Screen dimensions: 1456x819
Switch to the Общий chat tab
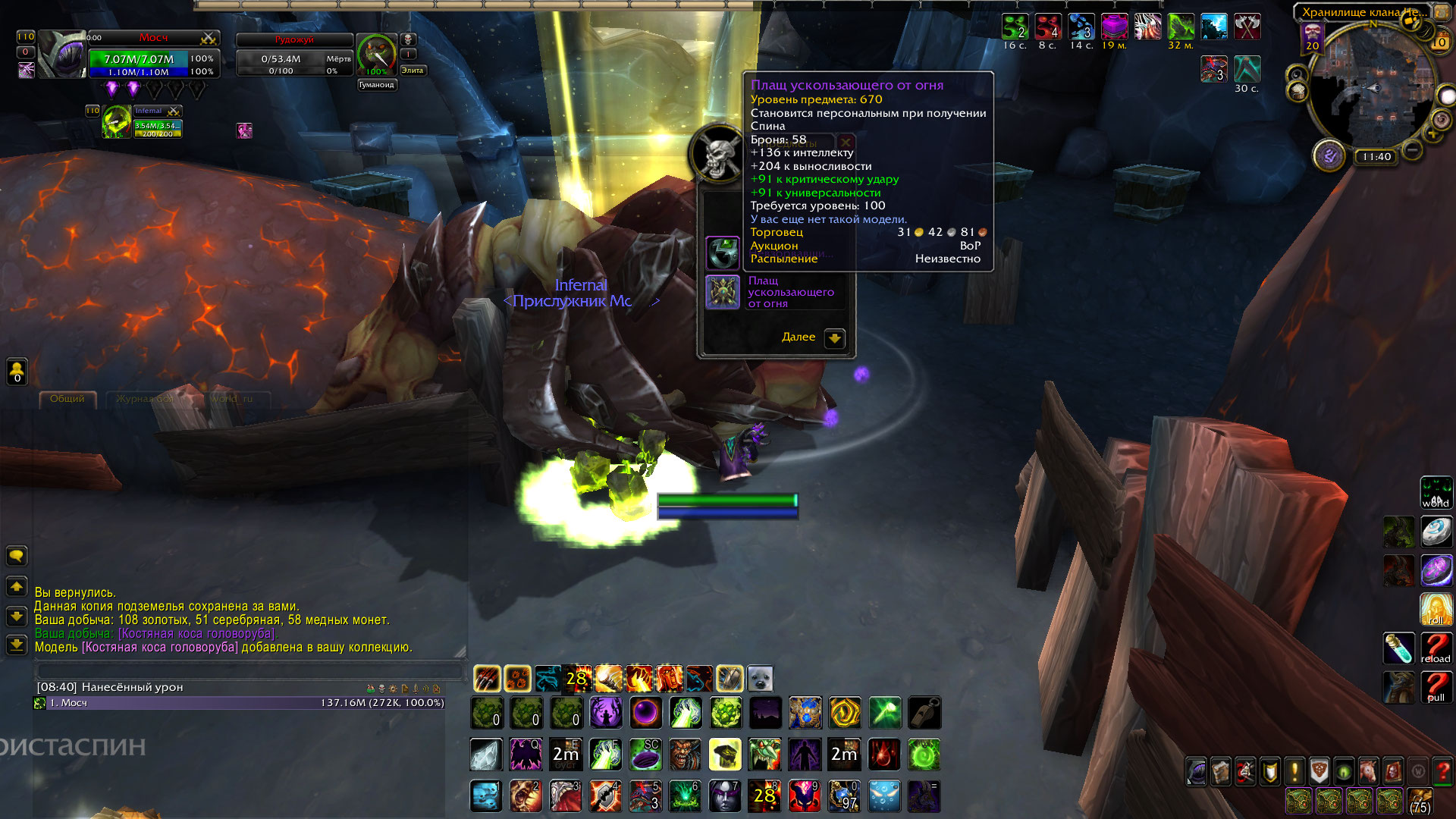click(67, 399)
